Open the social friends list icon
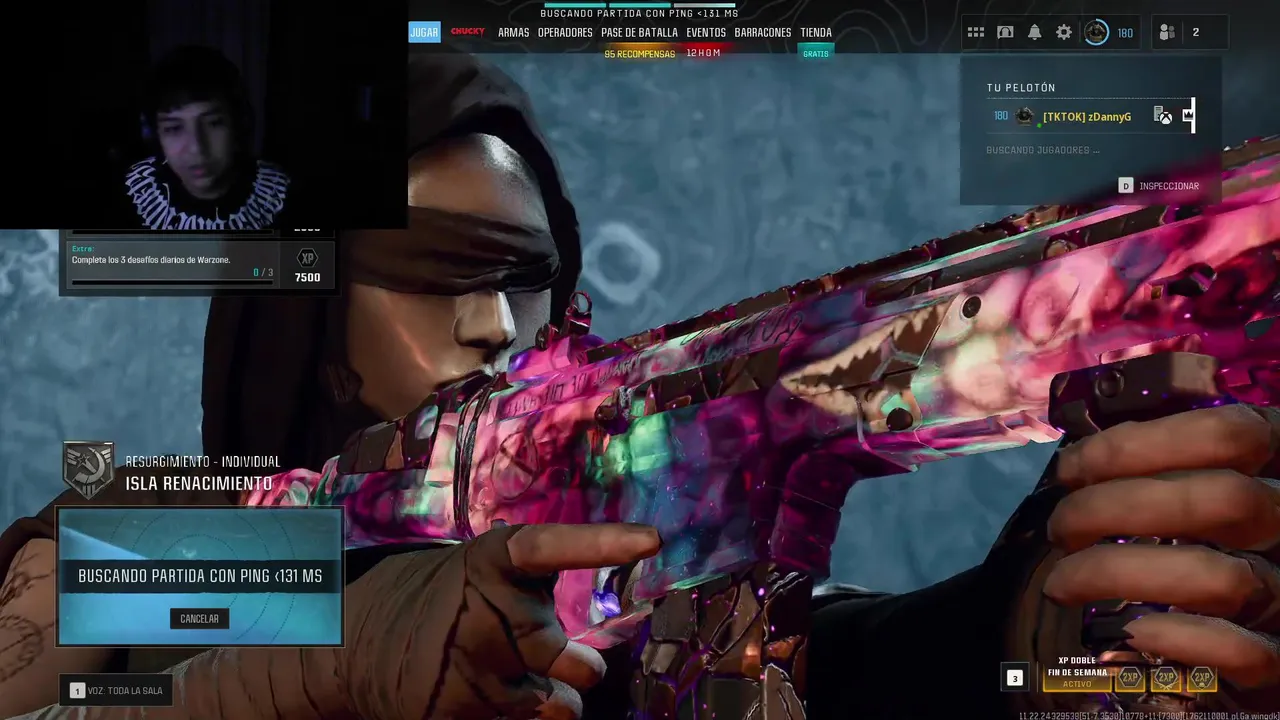Image resolution: width=1280 pixels, height=720 pixels. click(x=1167, y=32)
